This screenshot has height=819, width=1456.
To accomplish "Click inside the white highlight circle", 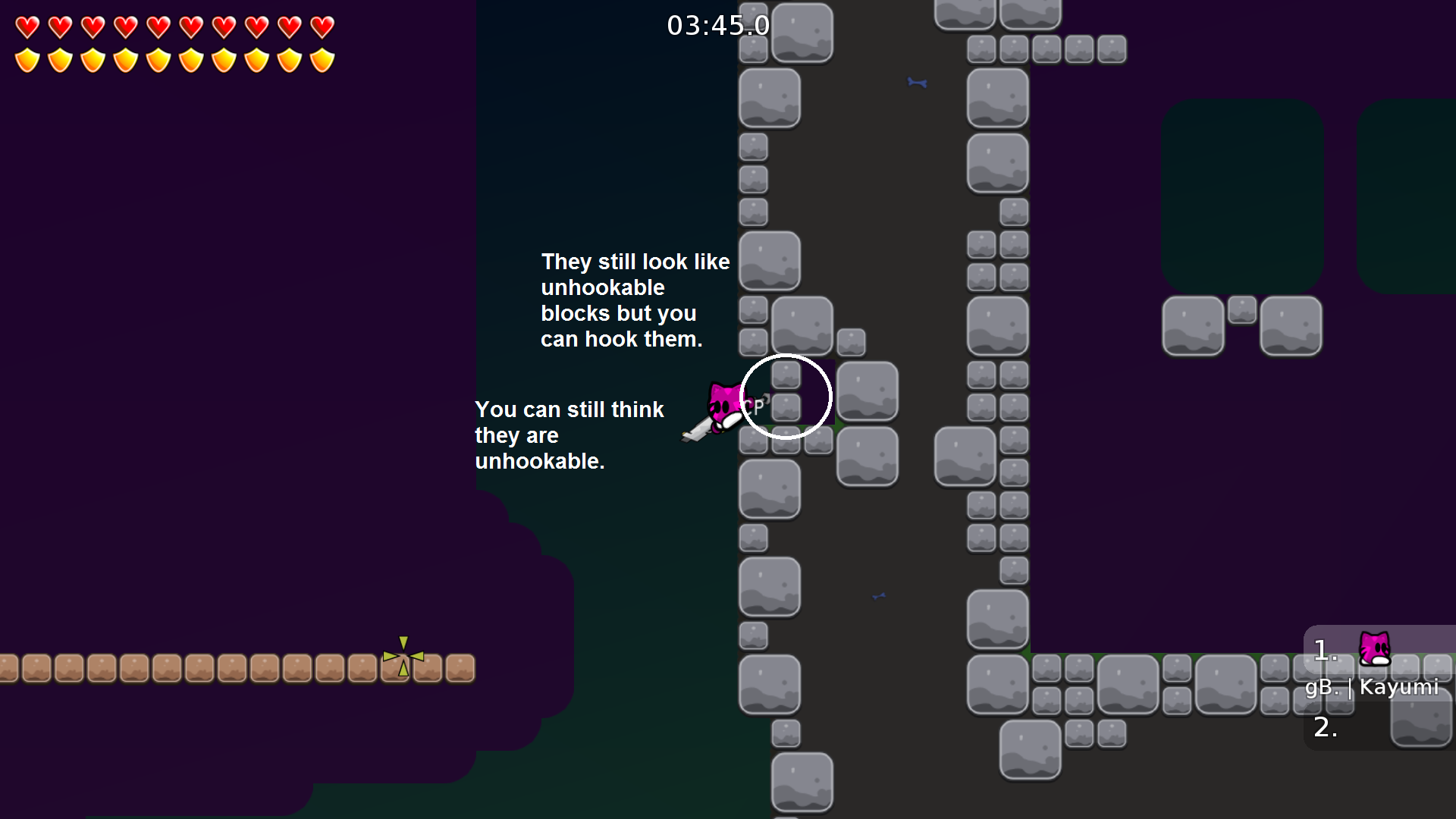I will tap(786, 395).
